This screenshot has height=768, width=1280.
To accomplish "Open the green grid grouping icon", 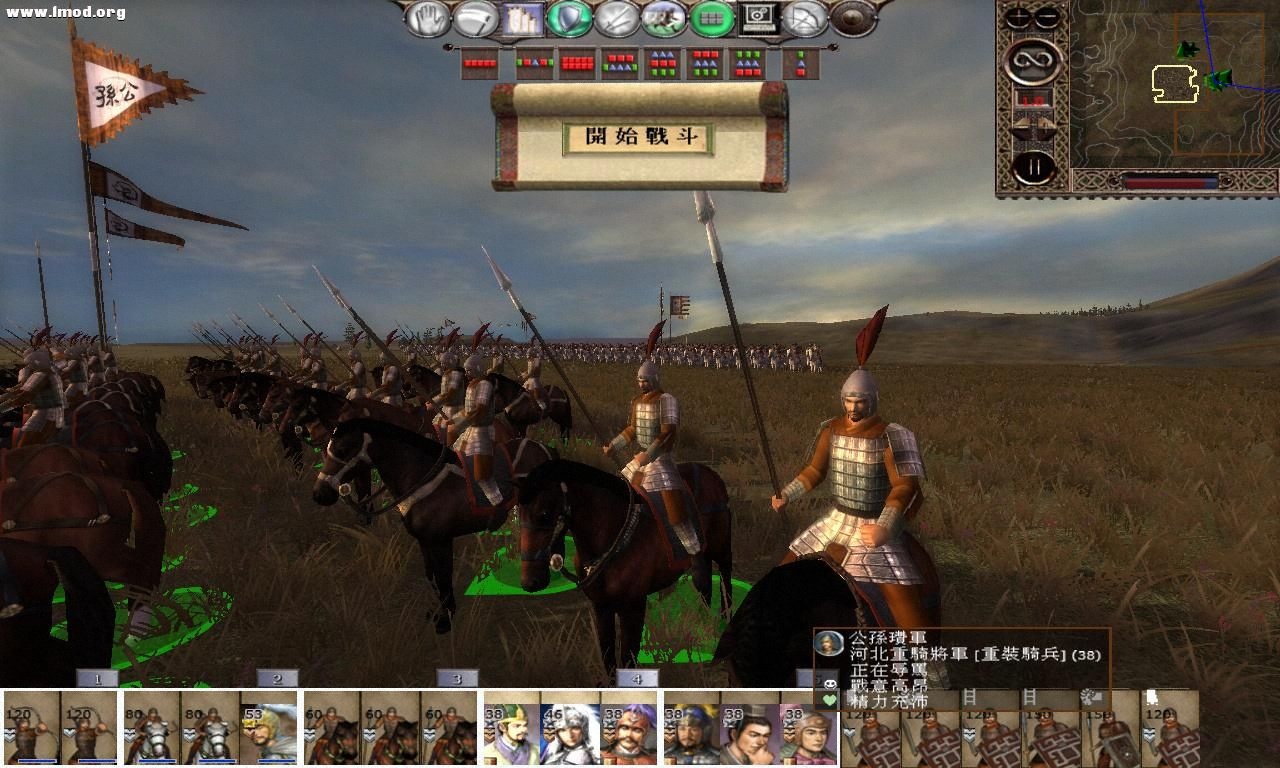I will 712,17.
